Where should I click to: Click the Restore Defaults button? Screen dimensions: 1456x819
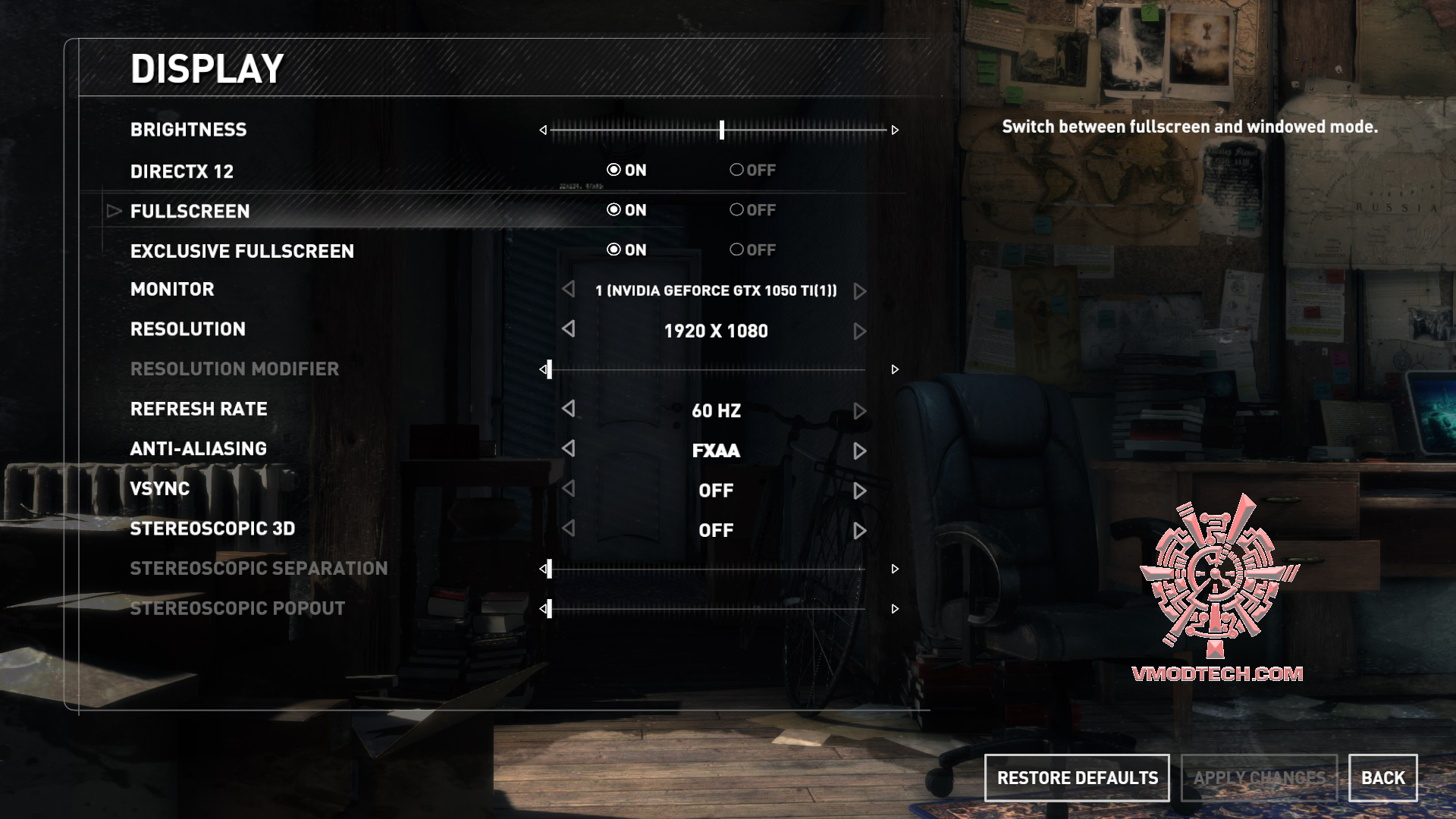pyautogui.click(x=1077, y=778)
